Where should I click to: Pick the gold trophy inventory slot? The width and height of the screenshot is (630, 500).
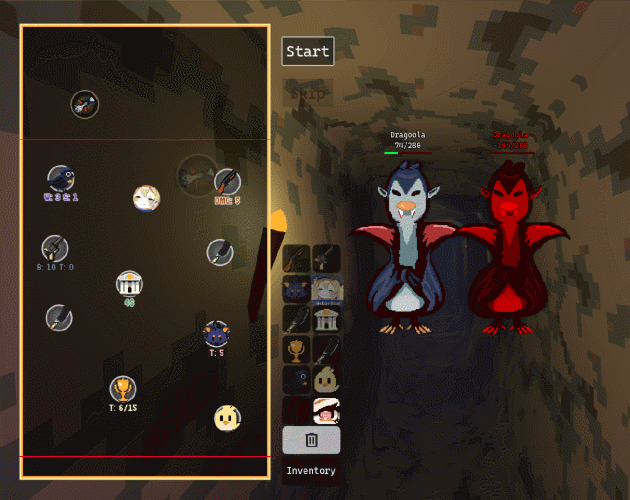[296, 350]
